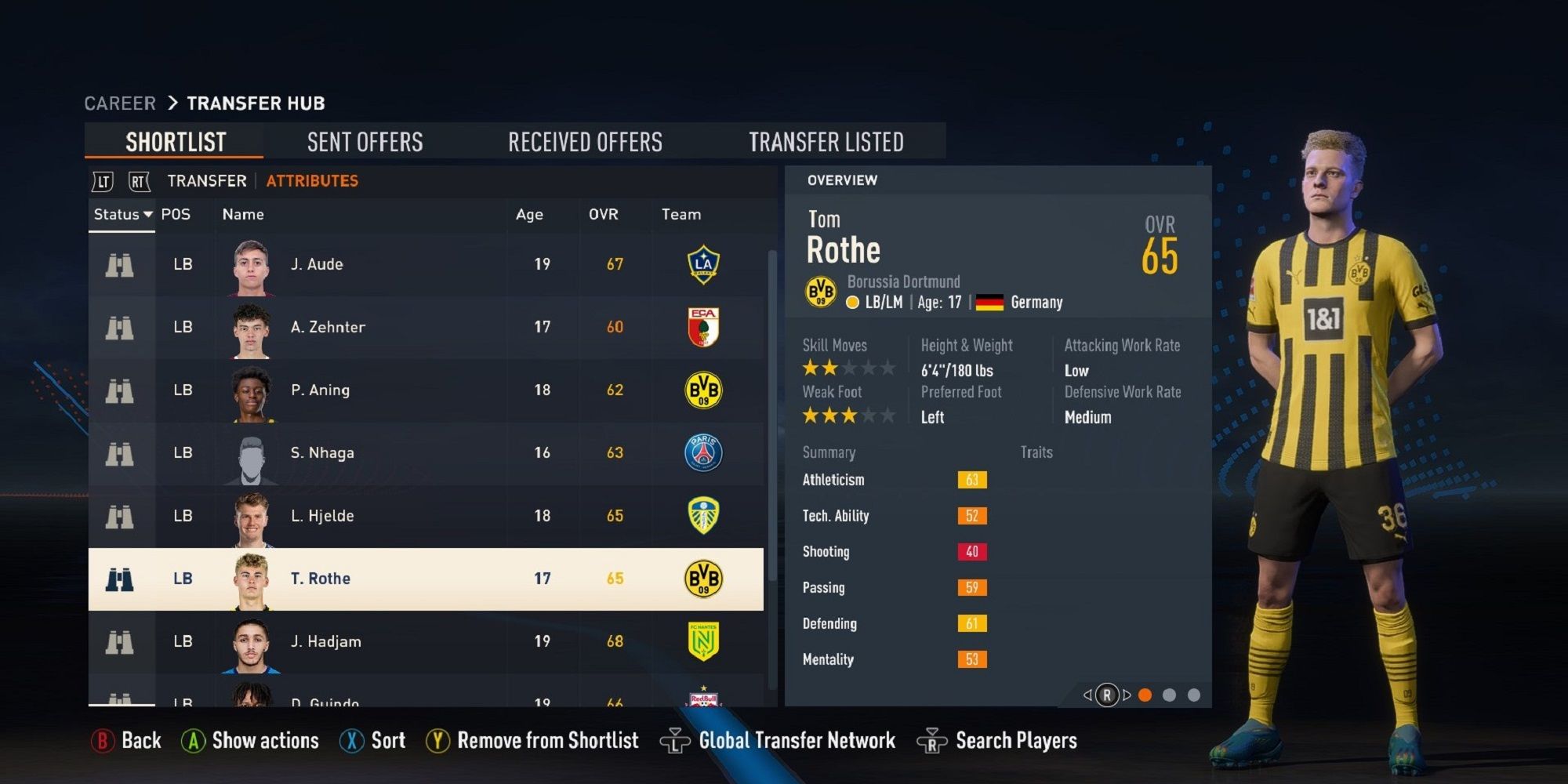Click the PSG club crest beside S. Nhaga

[x=702, y=452]
